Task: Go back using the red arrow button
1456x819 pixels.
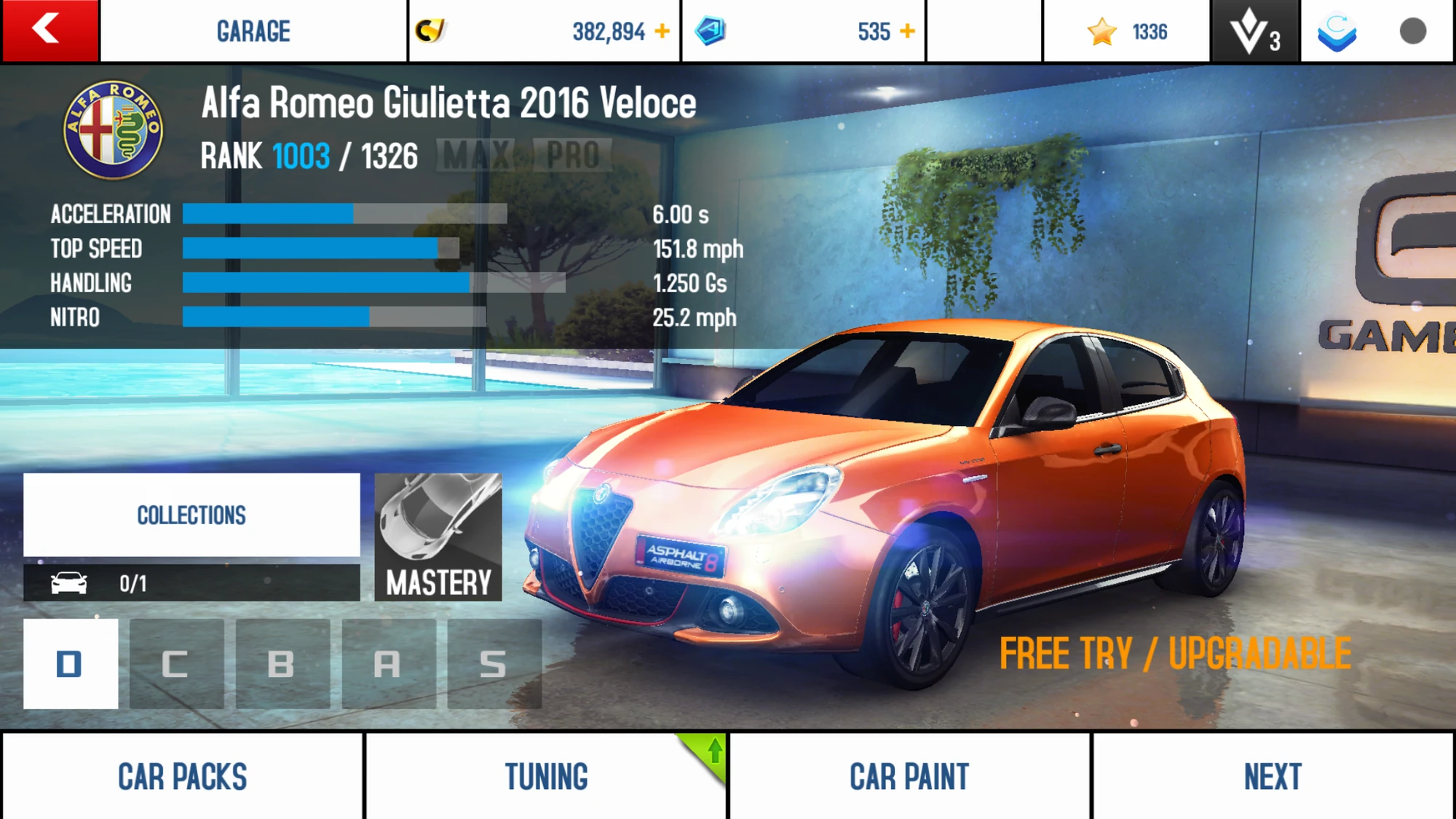Action: (x=49, y=31)
